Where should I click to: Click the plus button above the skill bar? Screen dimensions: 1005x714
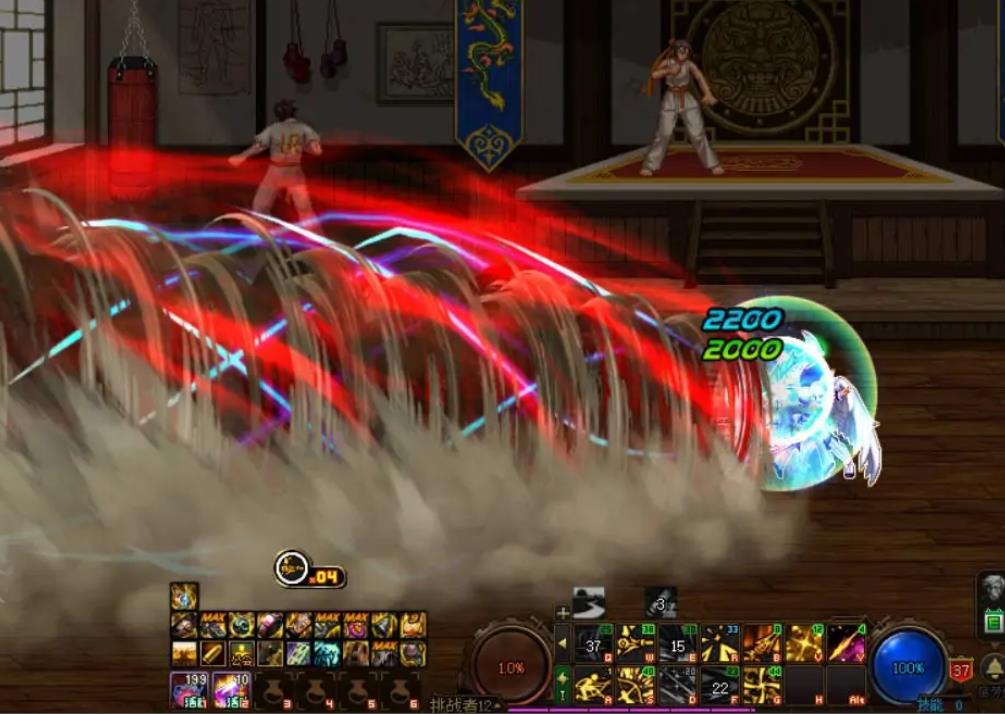[563, 613]
